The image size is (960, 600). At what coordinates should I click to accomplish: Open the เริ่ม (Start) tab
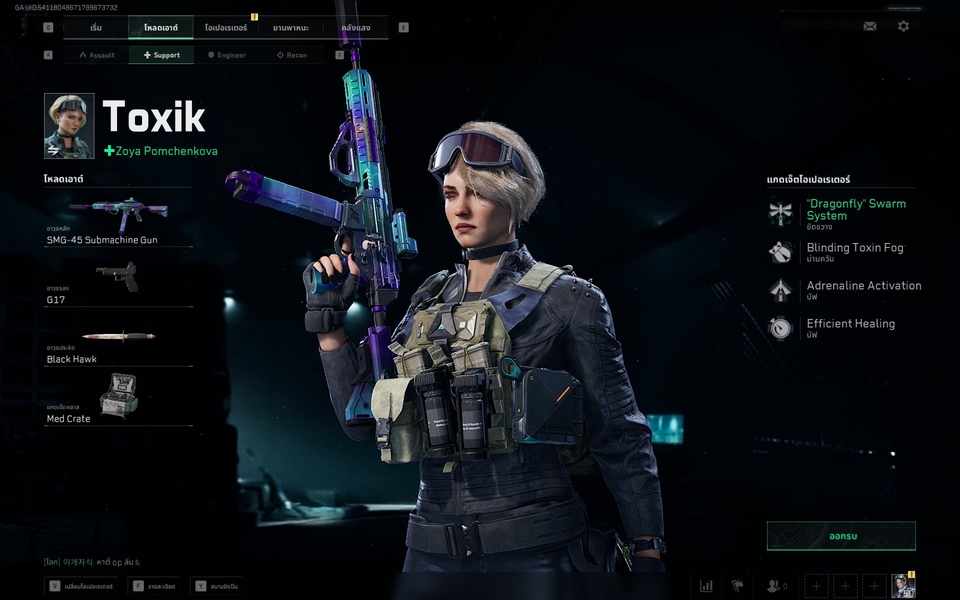tap(96, 27)
